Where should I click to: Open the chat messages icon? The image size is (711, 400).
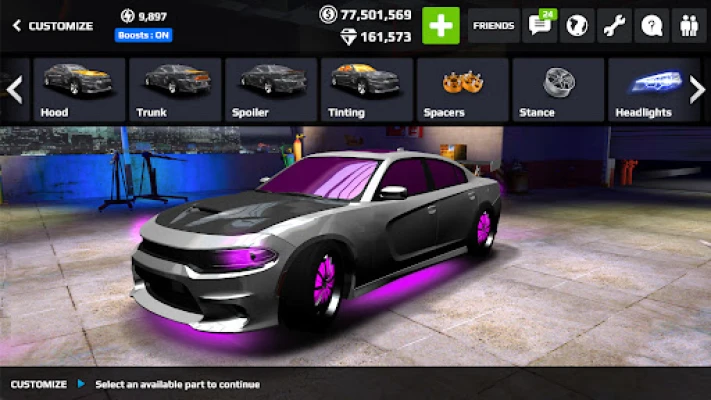coord(541,25)
